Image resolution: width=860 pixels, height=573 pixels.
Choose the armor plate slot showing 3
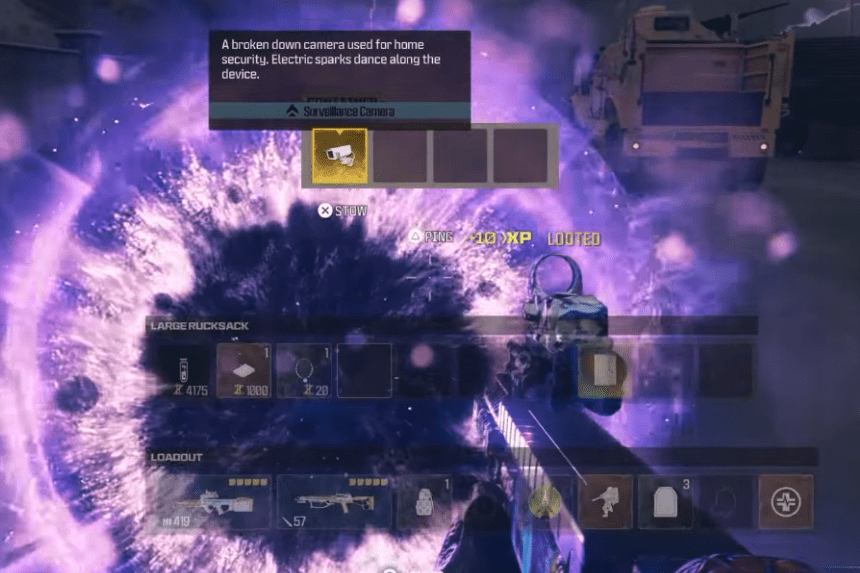[x=665, y=501]
